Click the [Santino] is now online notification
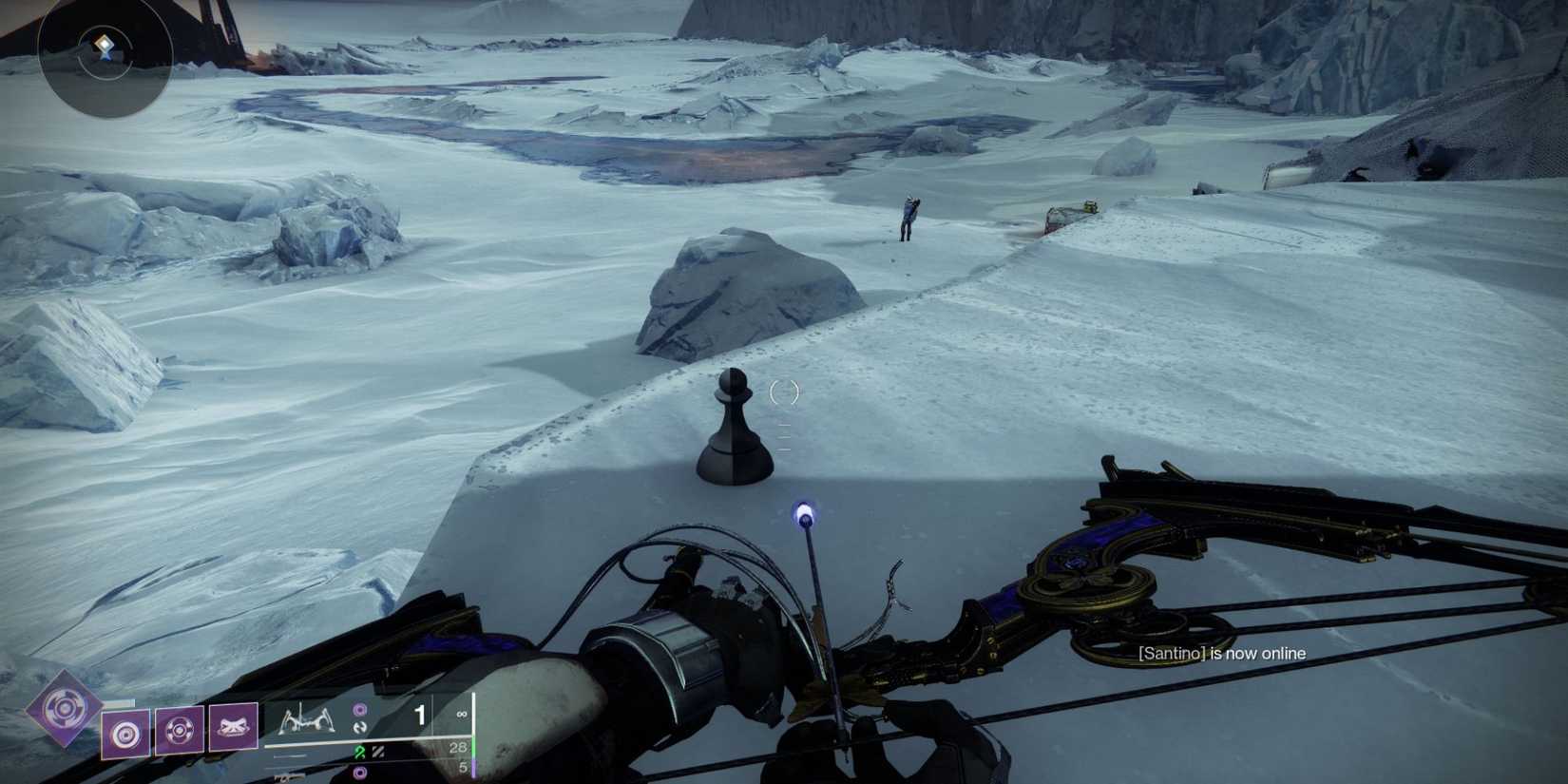The height and width of the screenshot is (784, 1568). pyautogui.click(x=1220, y=654)
